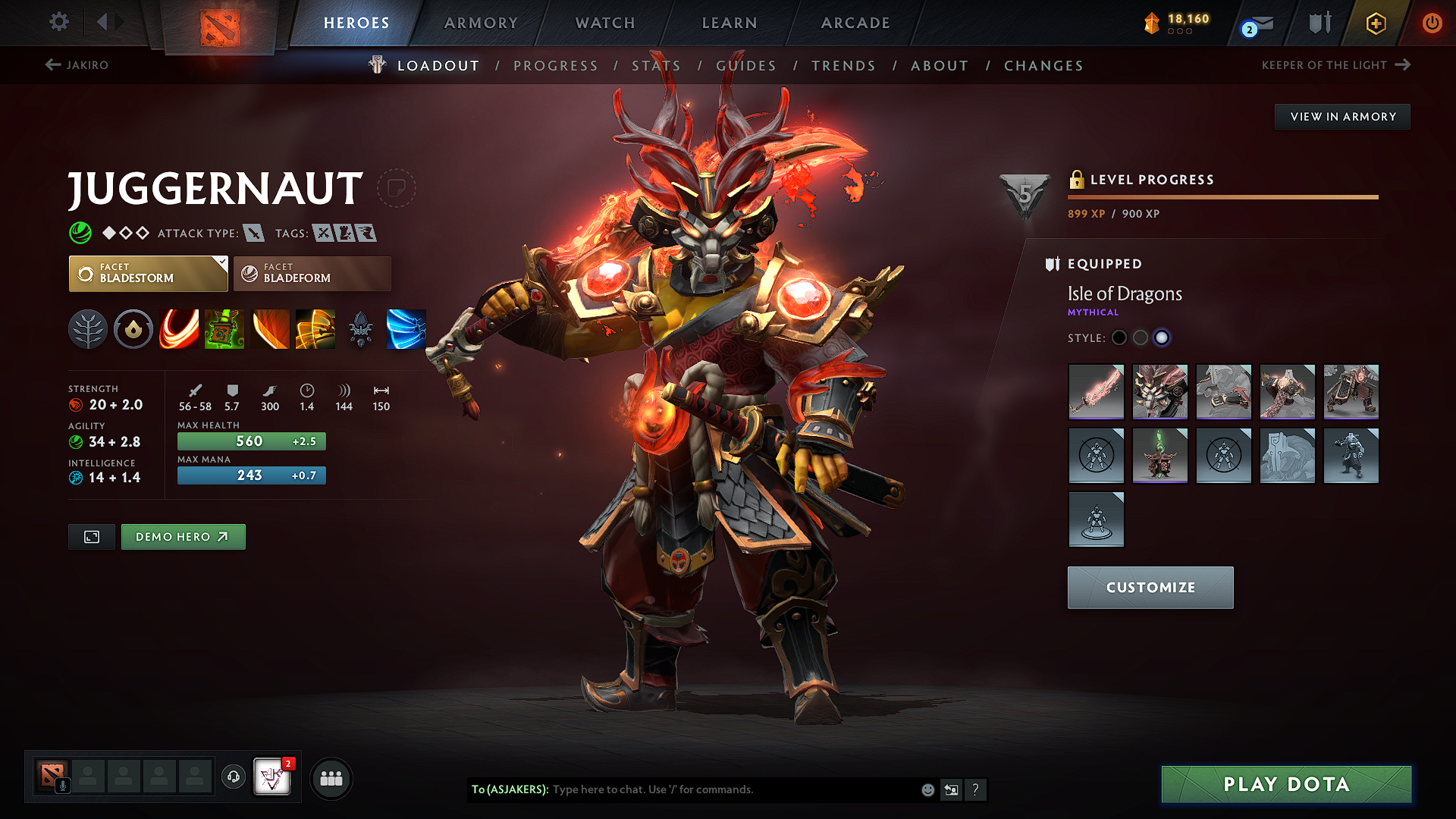Screen dimensions: 1456x819
Task: Quit the game with power button
Action: click(x=1432, y=23)
